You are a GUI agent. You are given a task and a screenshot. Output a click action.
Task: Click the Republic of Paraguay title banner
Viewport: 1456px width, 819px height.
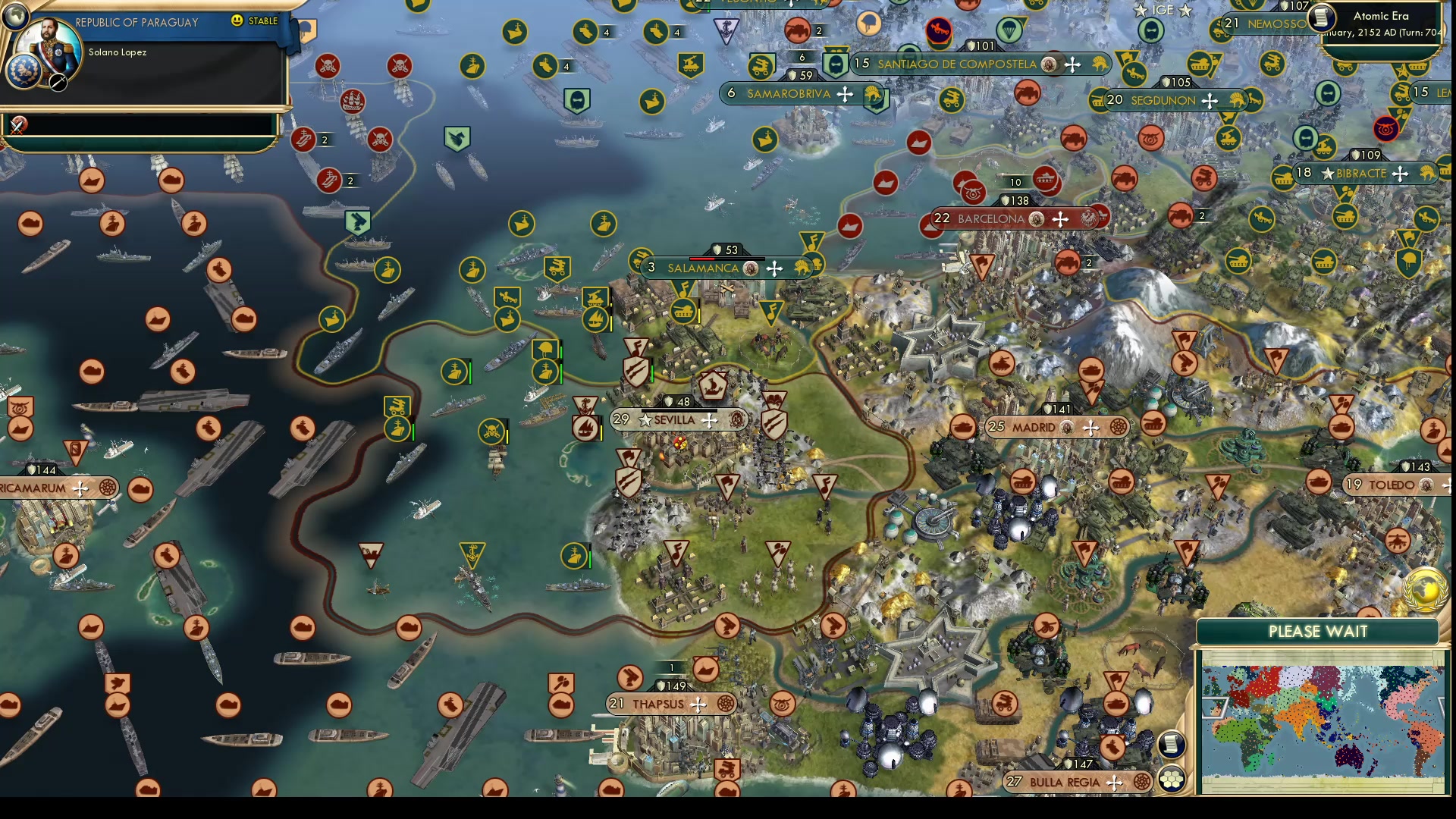tap(136, 23)
